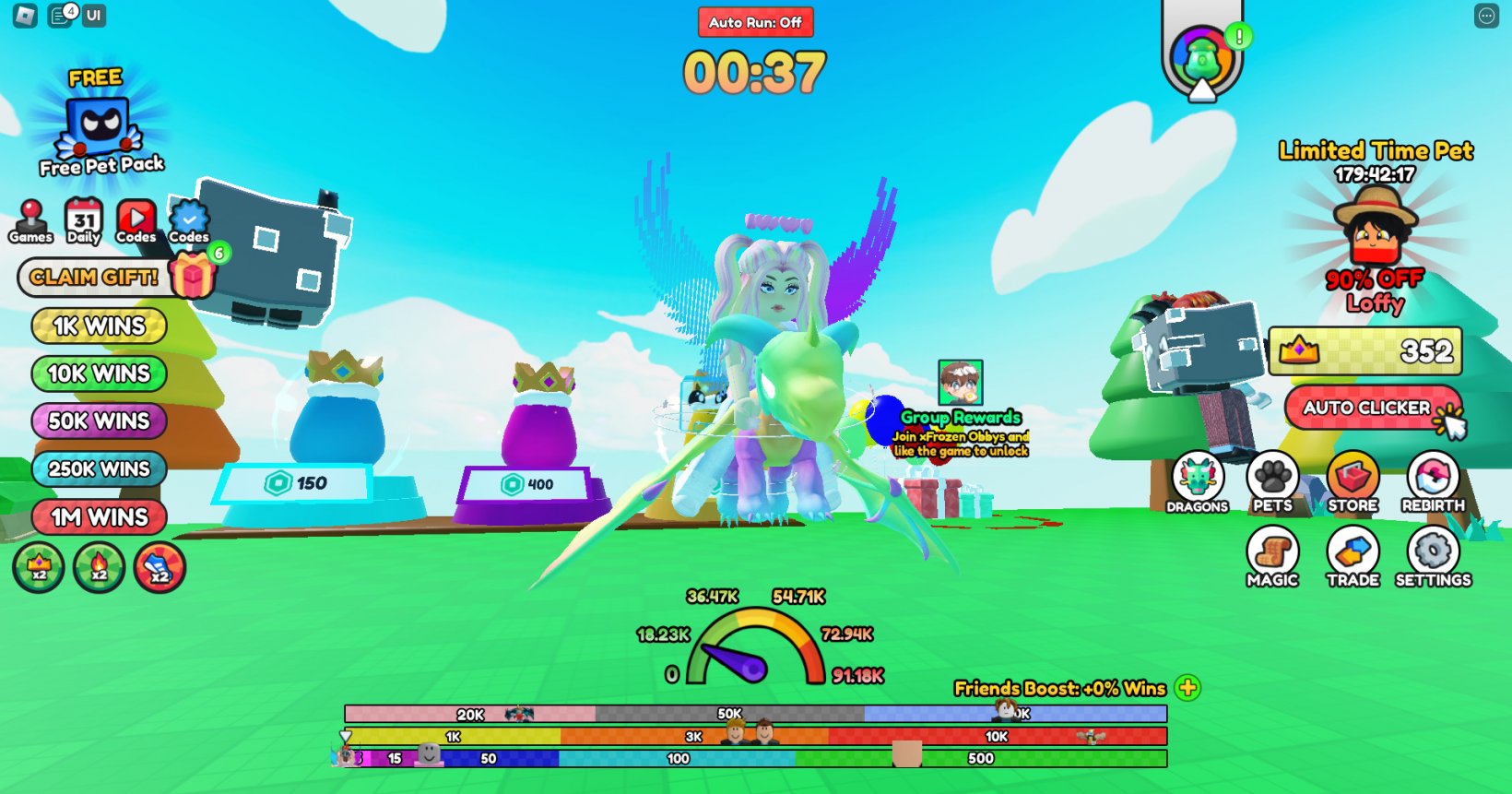Viewport: 1512px width, 794px height.
Task: Open the Games joystick icon
Action: tap(30, 219)
